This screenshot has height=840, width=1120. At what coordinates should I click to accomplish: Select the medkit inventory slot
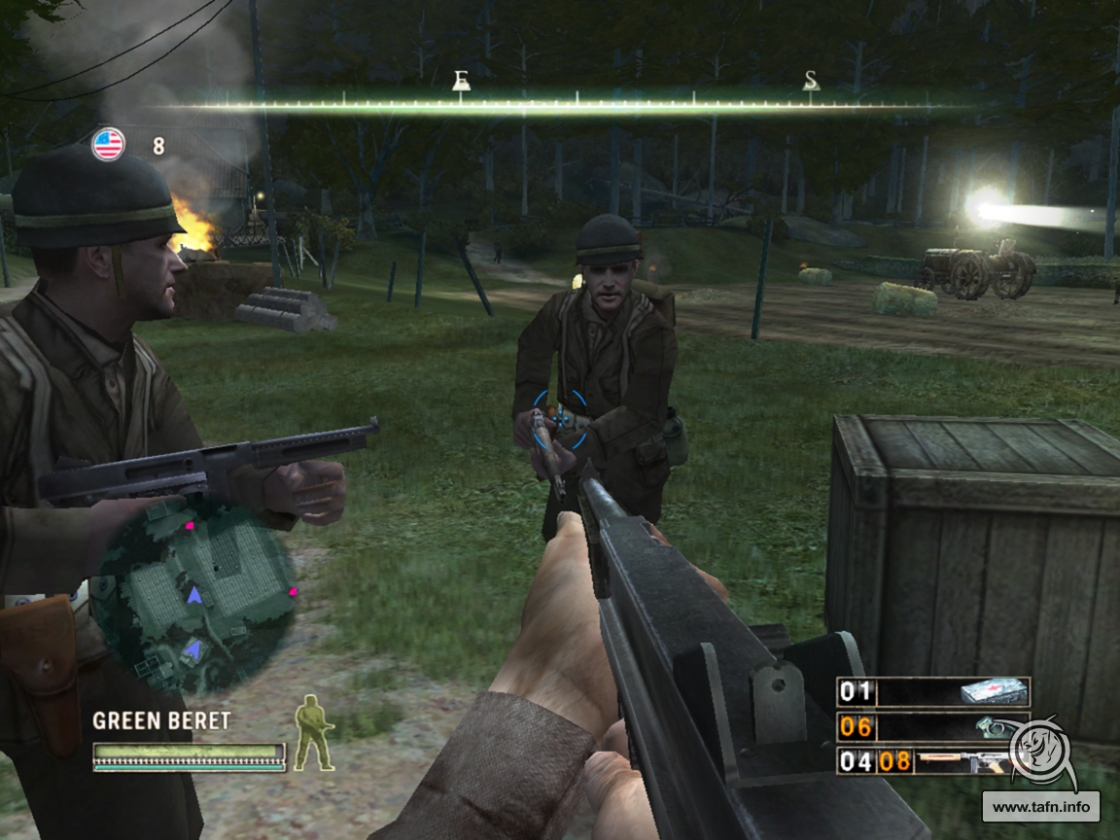[x=933, y=692]
